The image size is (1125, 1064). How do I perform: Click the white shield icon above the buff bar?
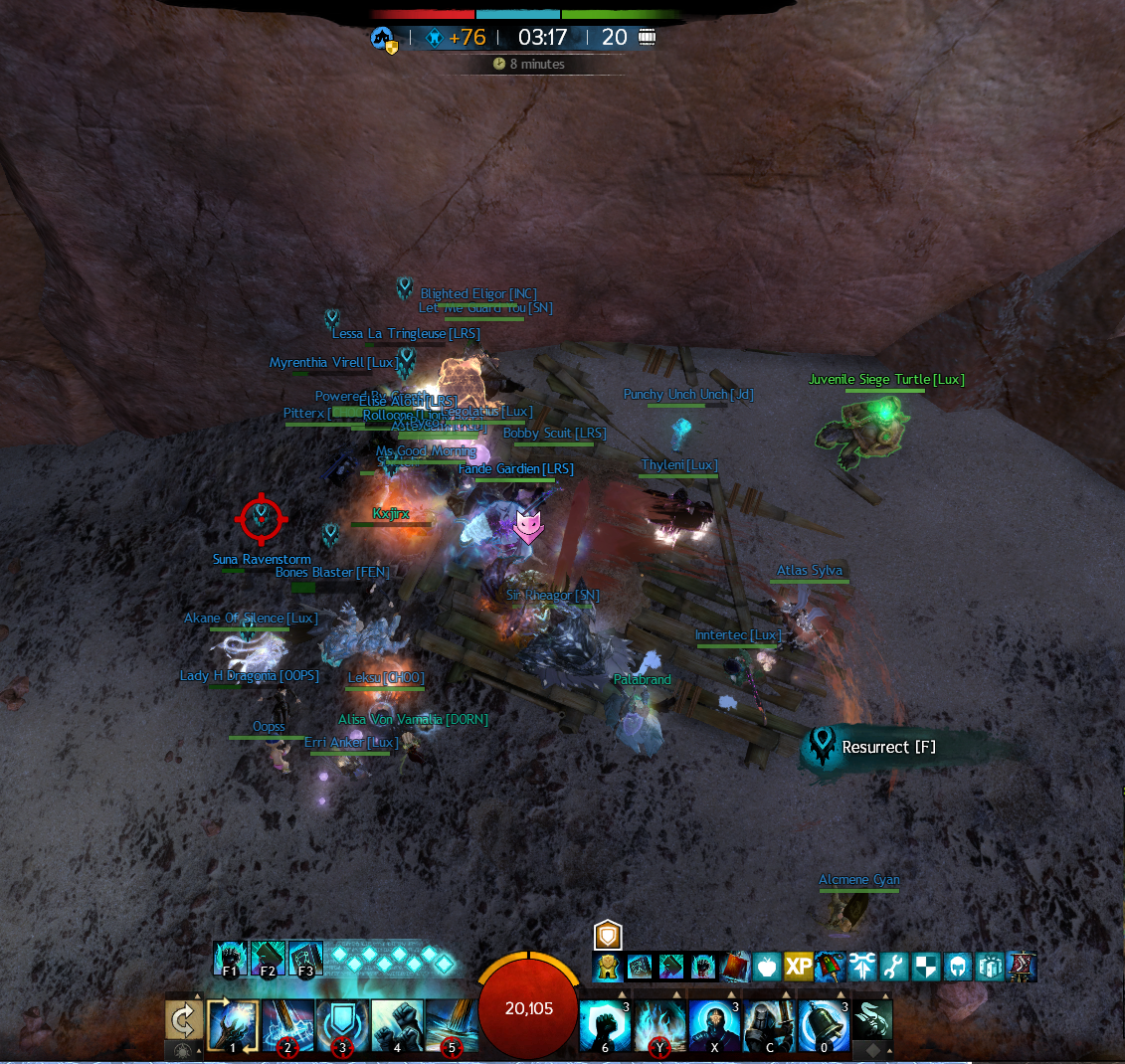point(608,935)
